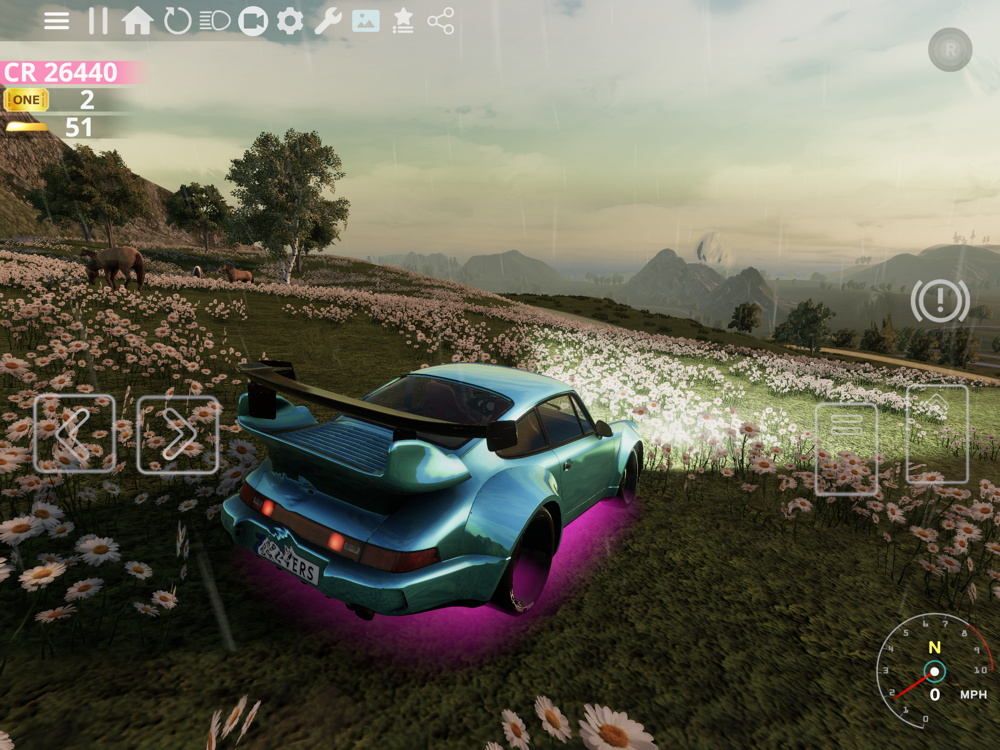Share via the share icon
Screen dimensions: 1000x750
(x=441, y=21)
